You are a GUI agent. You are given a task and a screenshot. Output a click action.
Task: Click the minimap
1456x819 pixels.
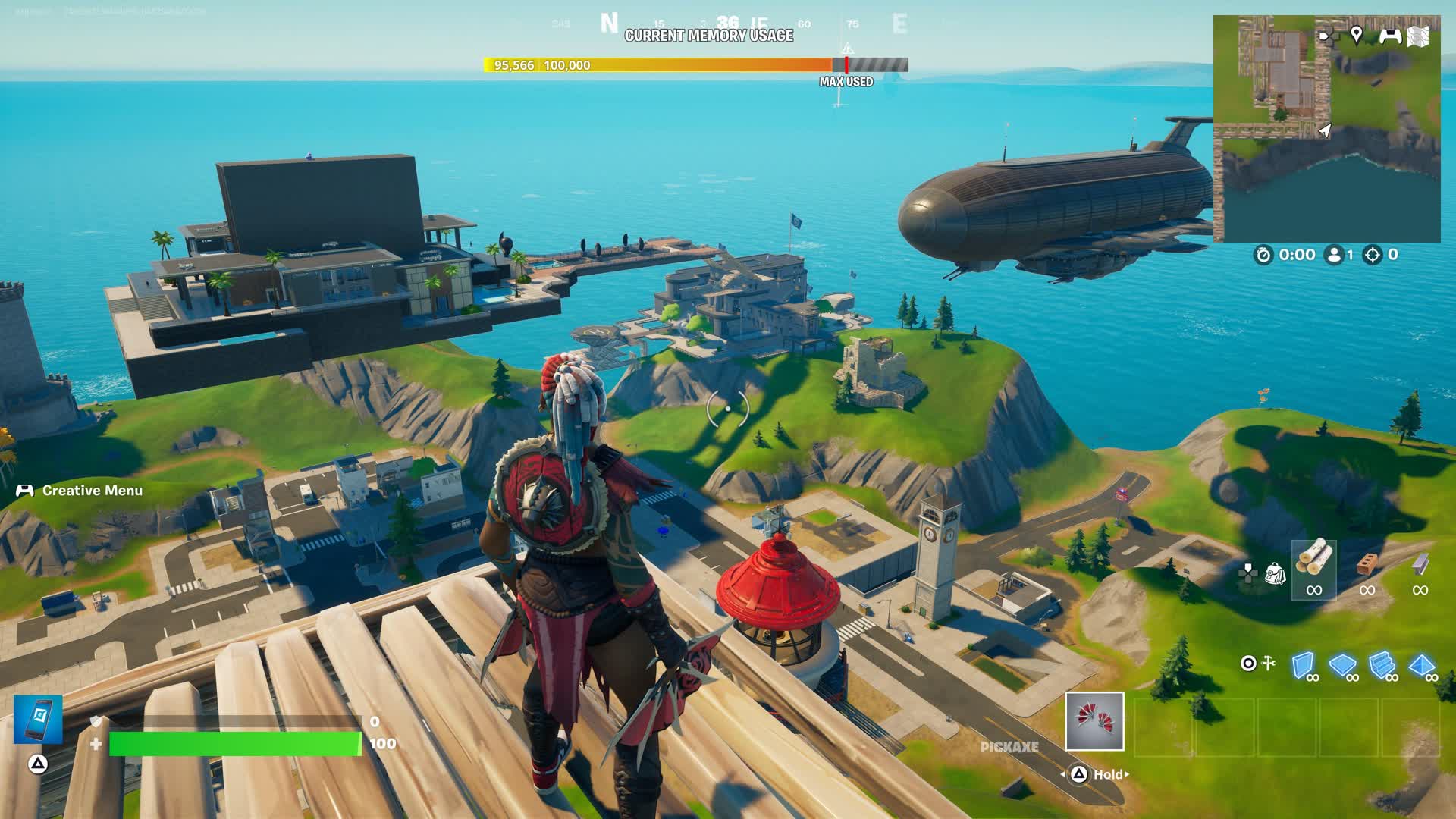point(1326,129)
